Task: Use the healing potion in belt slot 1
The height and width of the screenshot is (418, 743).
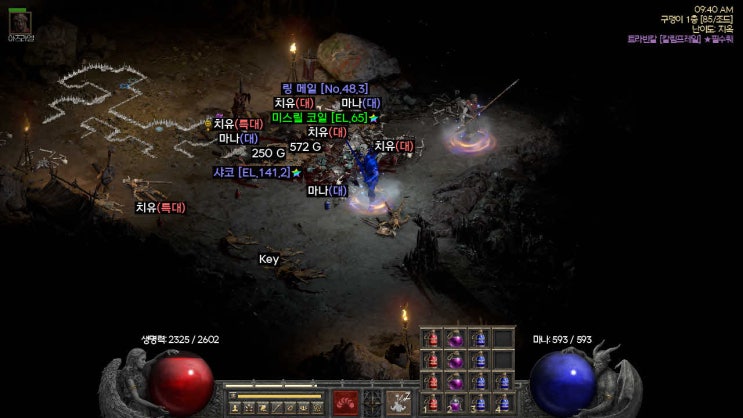Action: (434, 402)
